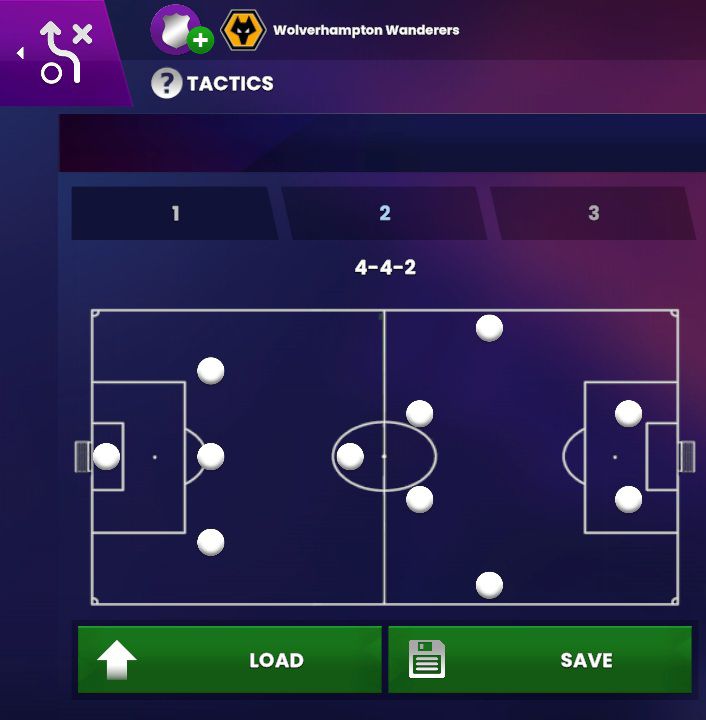Pick the player marker inside the centre circle
Image resolution: width=706 pixels, height=720 pixels.
350,457
